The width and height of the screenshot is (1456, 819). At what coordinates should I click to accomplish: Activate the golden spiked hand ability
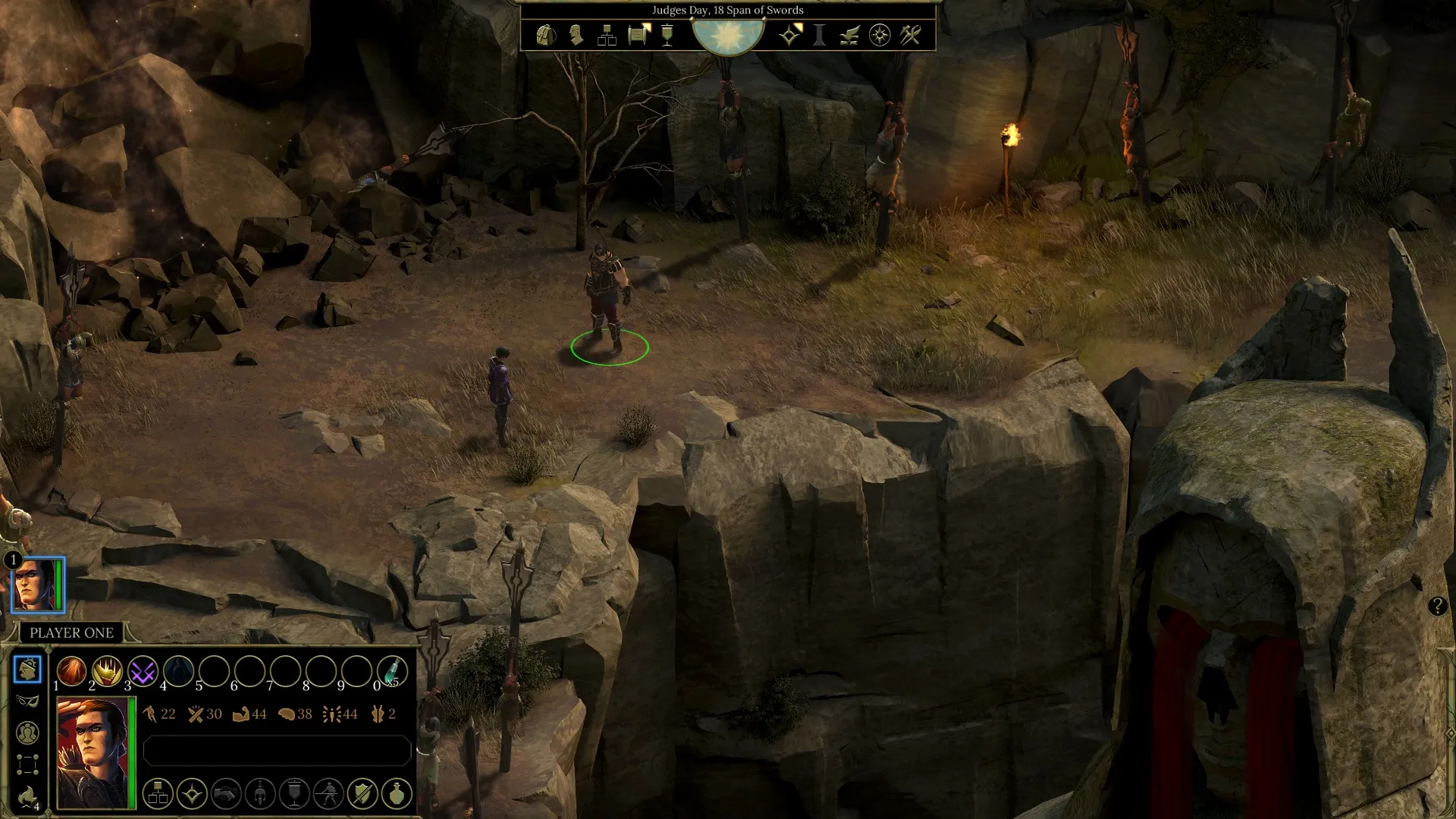[x=107, y=671]
